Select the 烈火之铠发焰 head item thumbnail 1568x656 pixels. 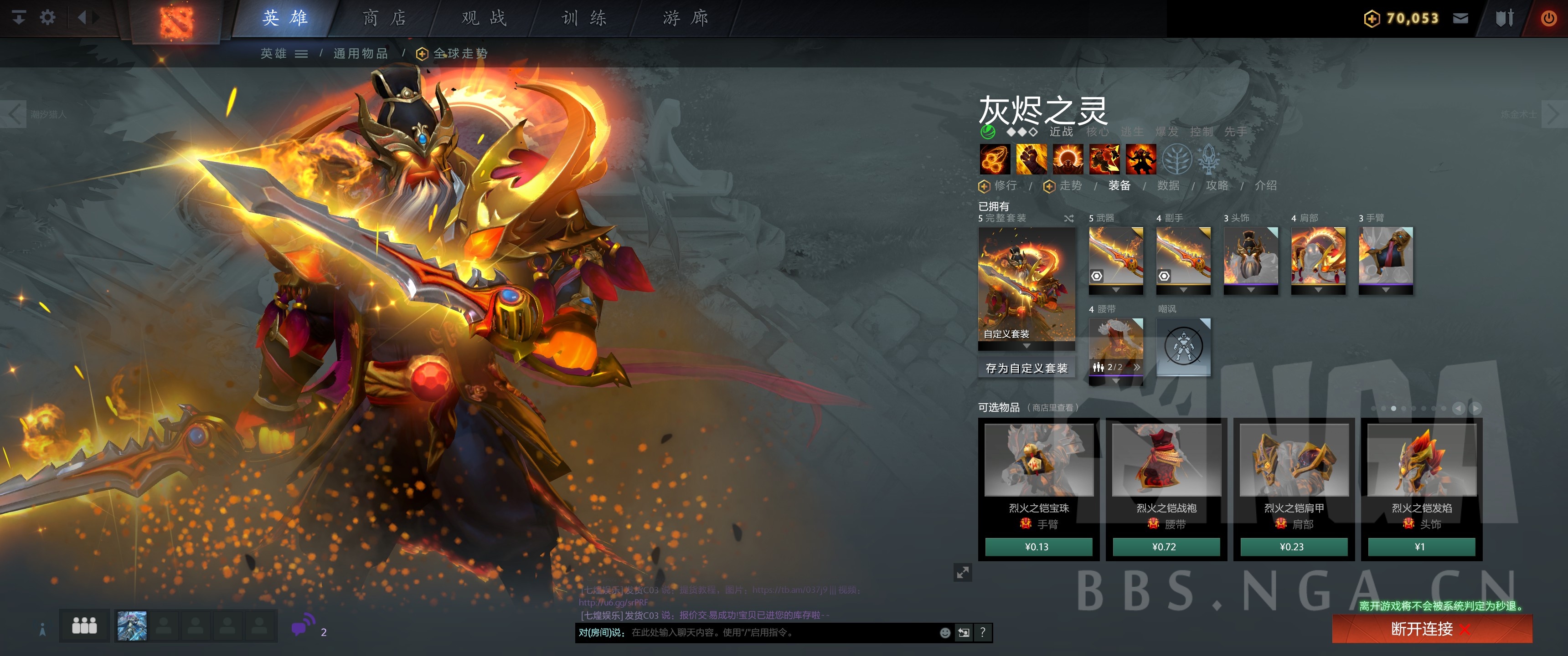1421,460
